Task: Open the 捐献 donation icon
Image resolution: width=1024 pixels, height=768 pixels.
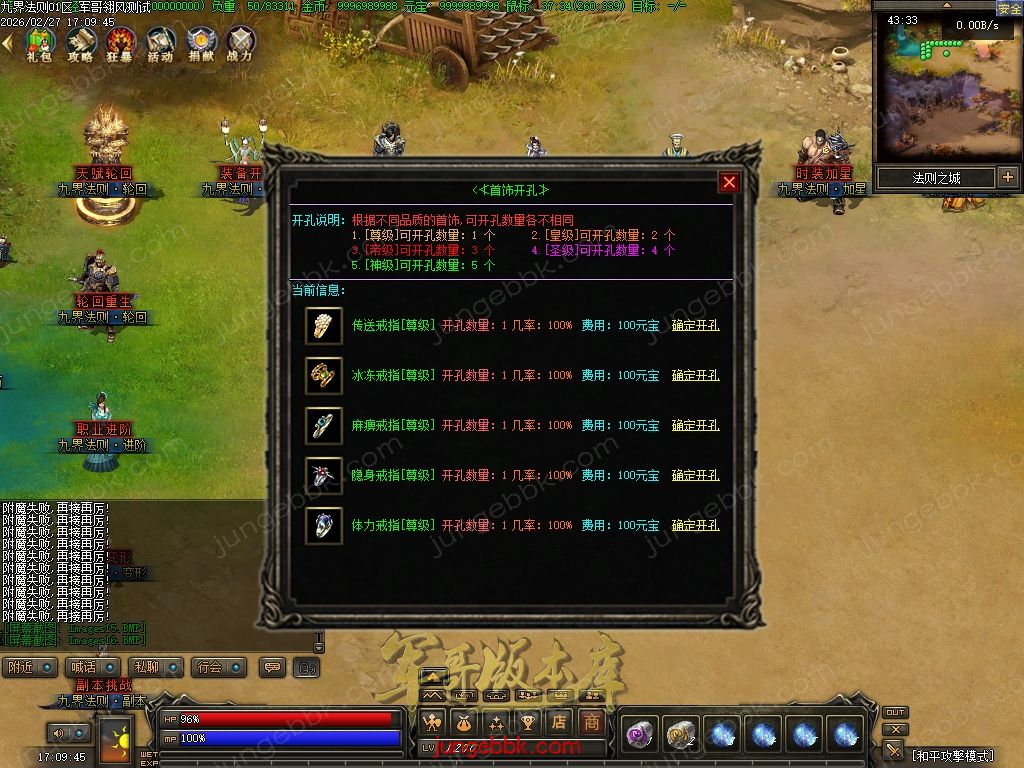Action: point(200,43)
